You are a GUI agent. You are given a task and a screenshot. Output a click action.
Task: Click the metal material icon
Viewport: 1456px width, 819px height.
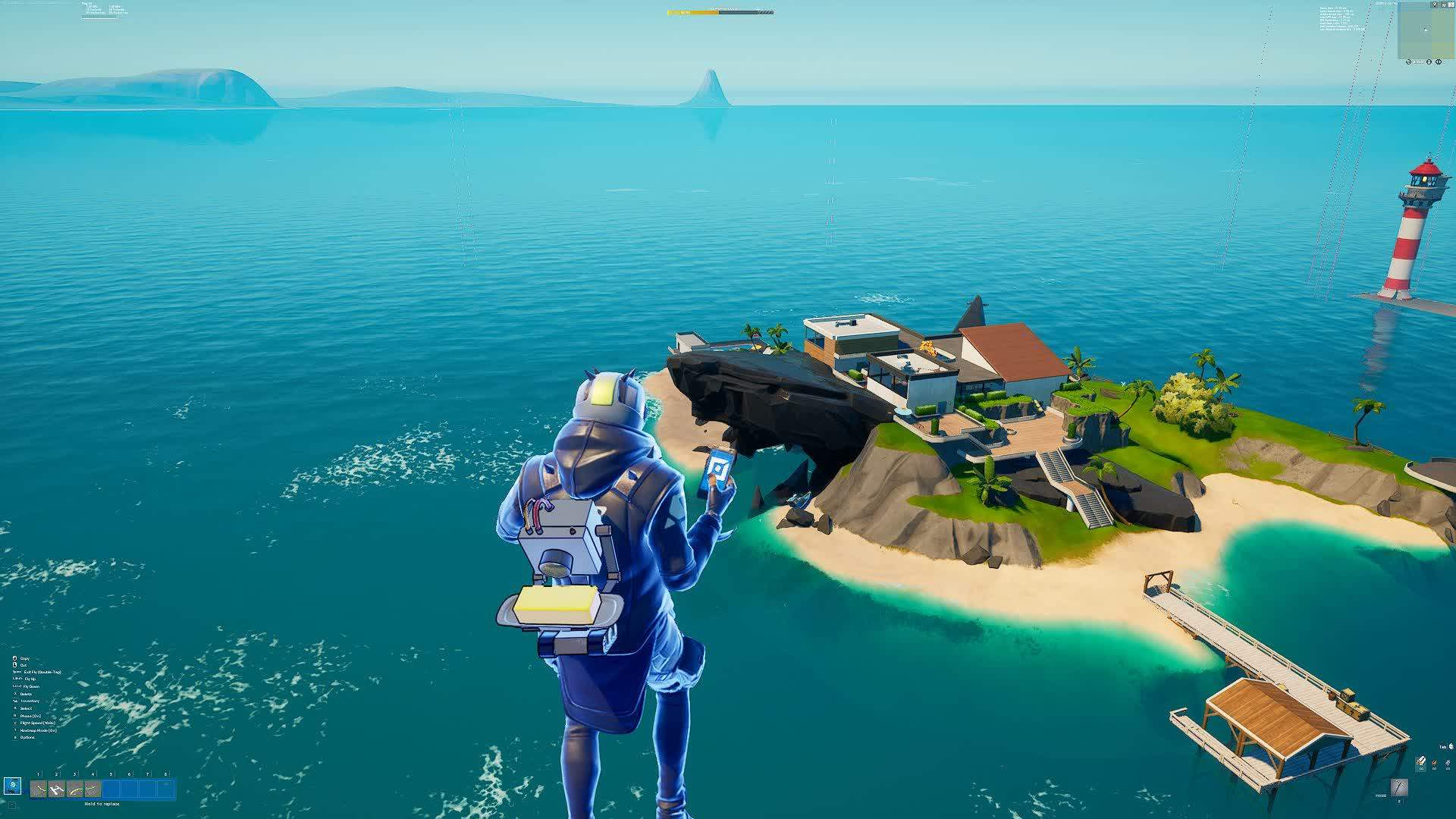(x=1448, y=761)
